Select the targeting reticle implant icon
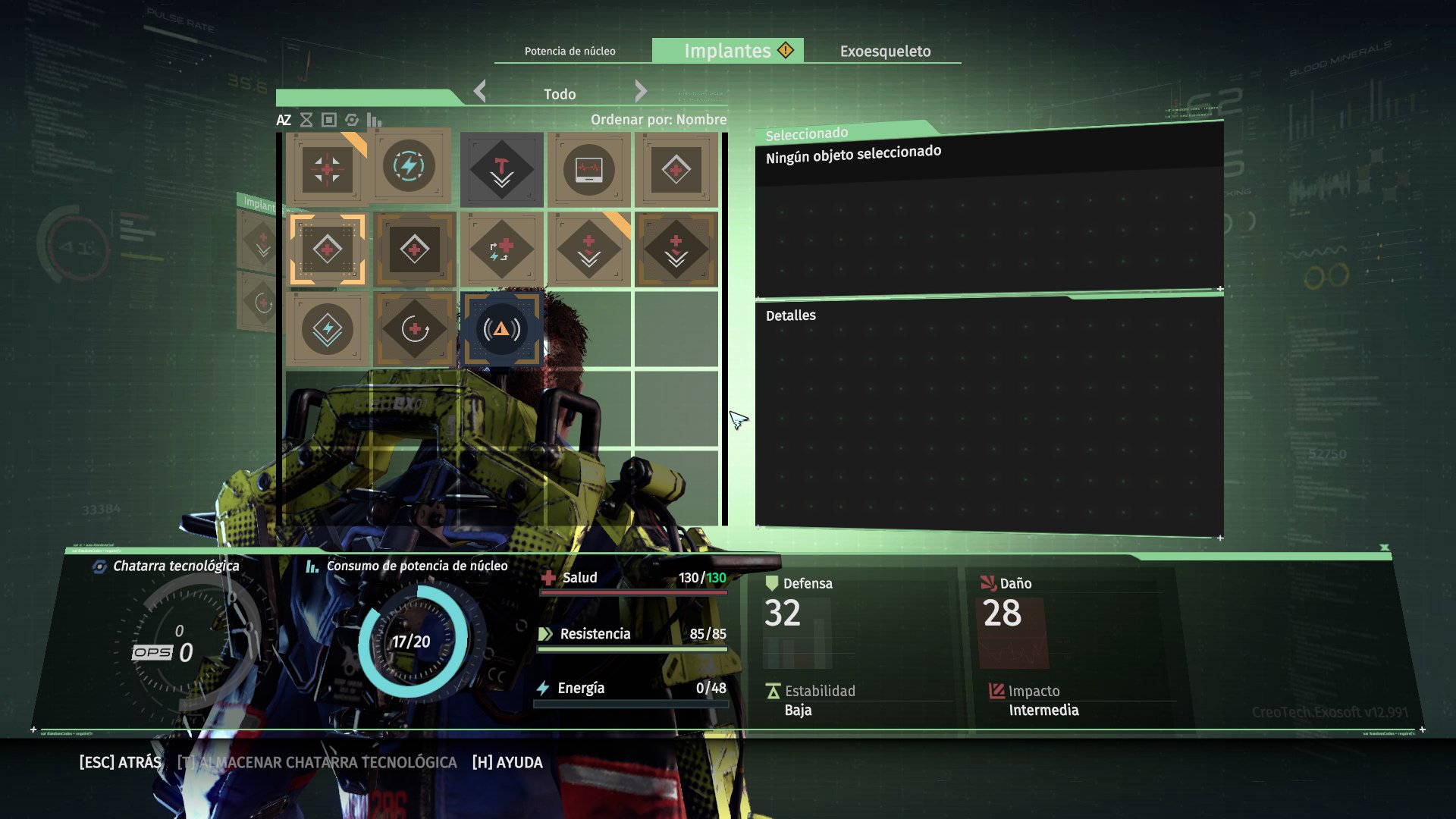The image size is (1456, 819). 327,170
